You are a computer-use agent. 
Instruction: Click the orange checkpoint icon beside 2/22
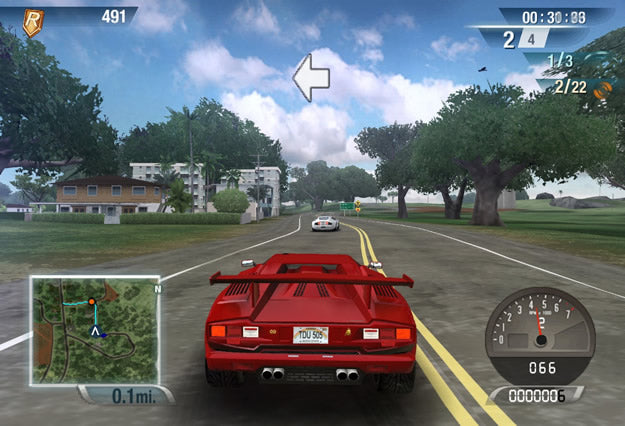[603, 89]
